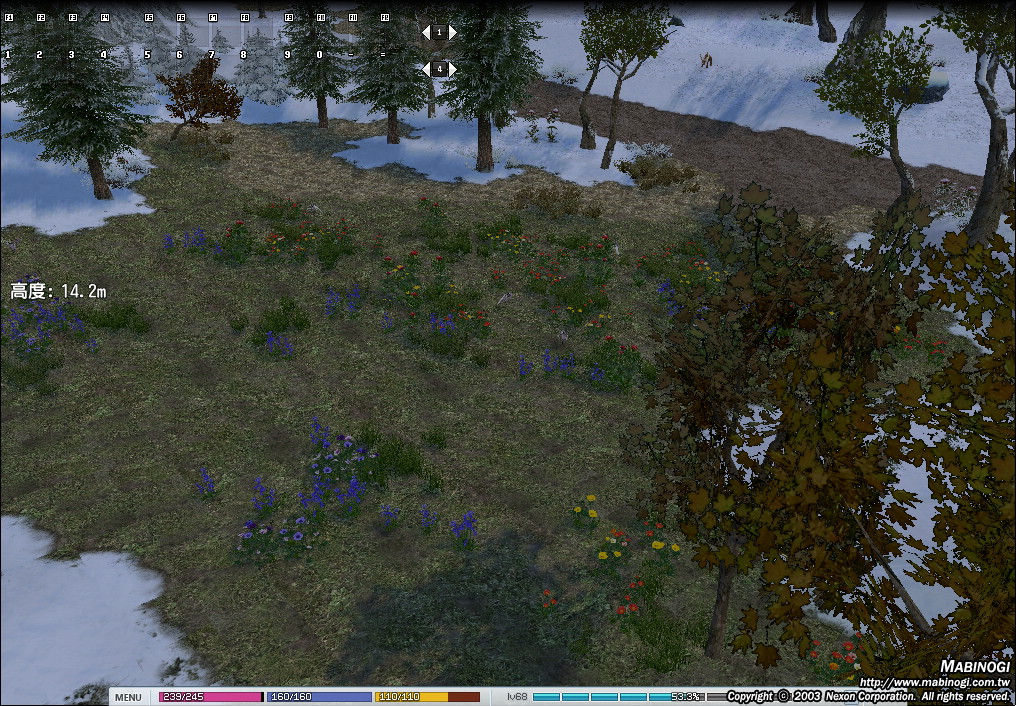Click the right arrow beside hotbar page 4

tap(452, 69)
